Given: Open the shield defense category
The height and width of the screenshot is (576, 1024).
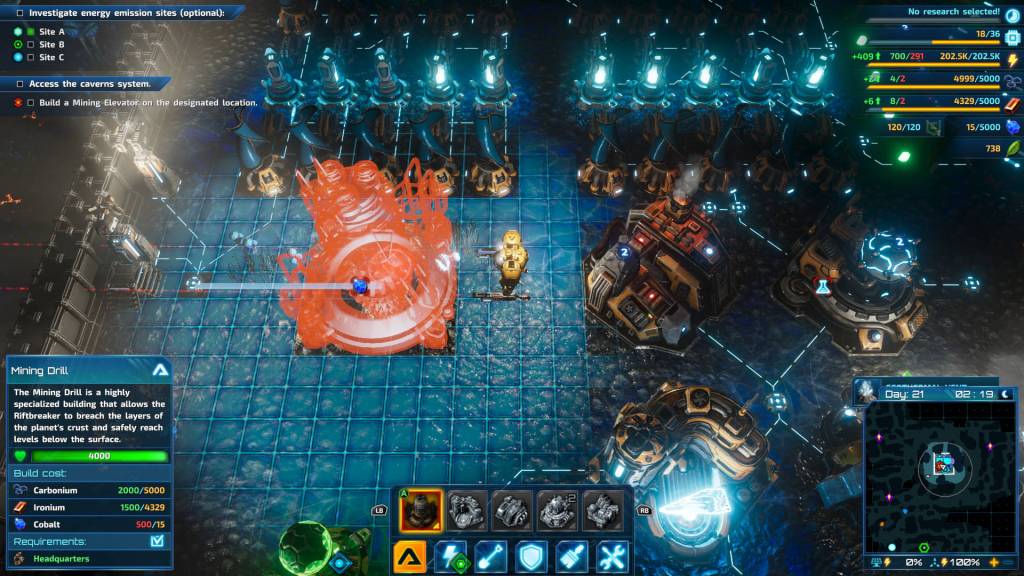Looking at the screenshot, I should [531, 557].
